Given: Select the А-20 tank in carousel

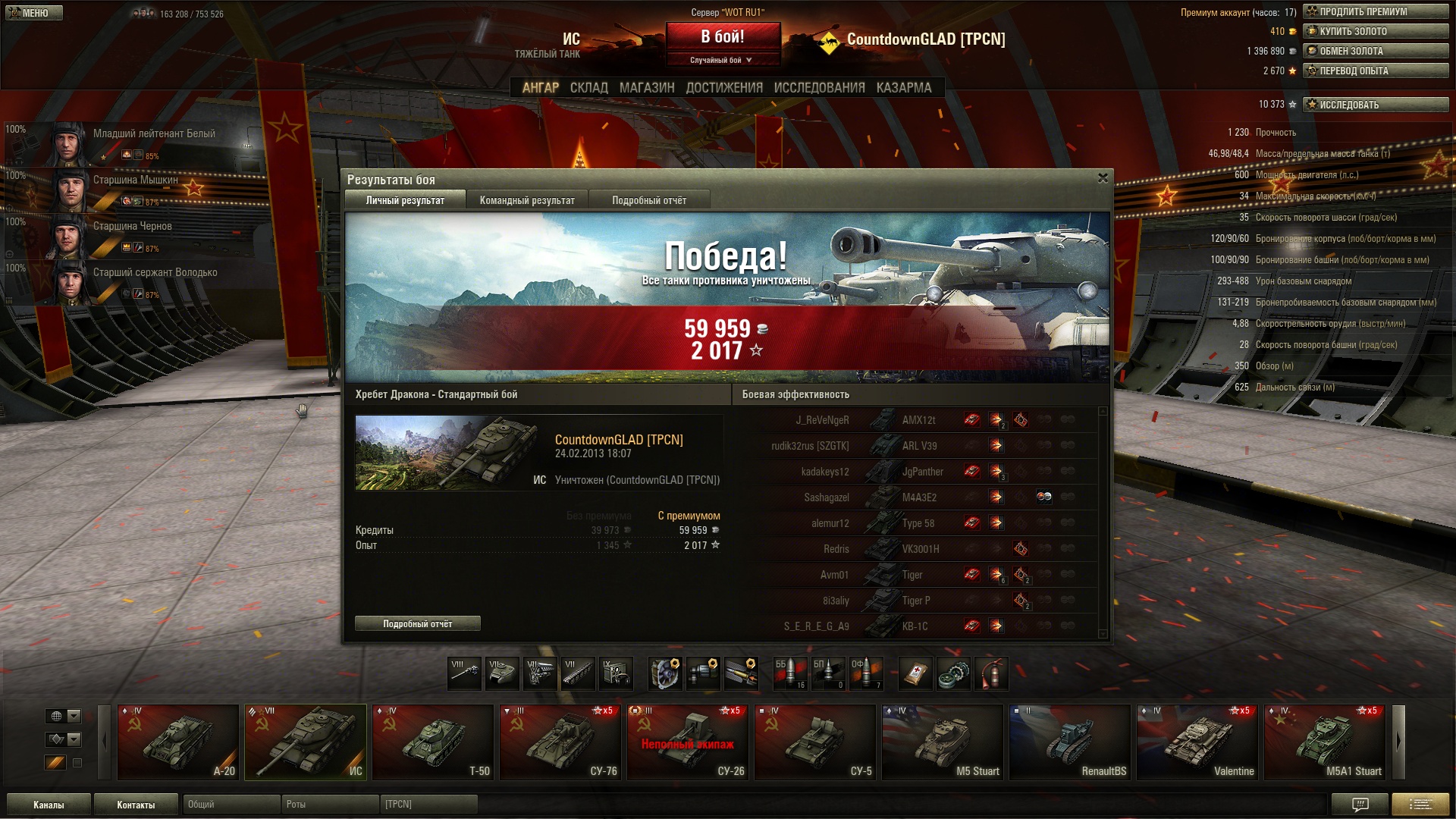Looking at the screenshot, I should click(x=178, y=742).
